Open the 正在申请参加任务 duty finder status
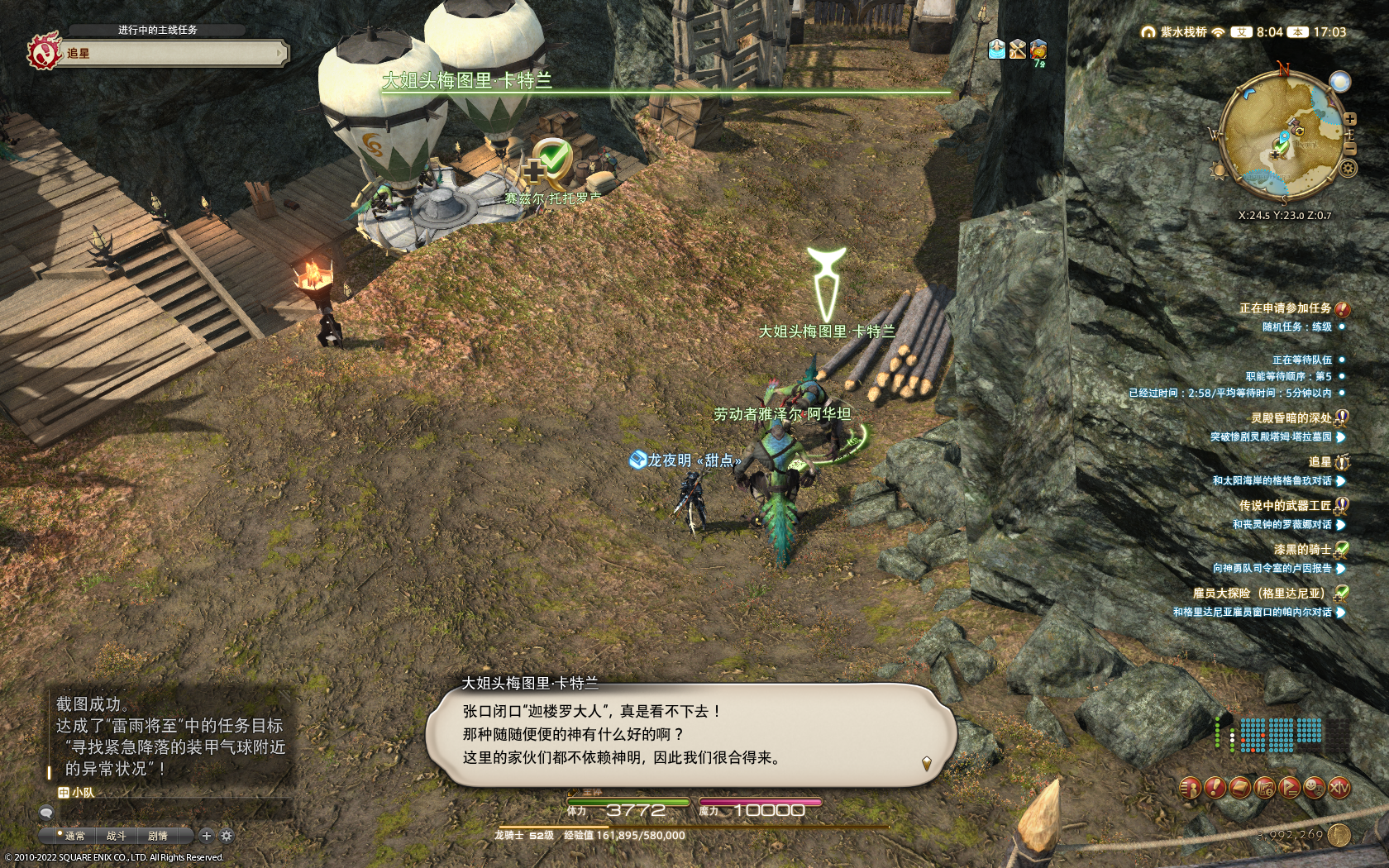Image resolution: width=1389 pixels, height=868 pixels. point(1285,308)
